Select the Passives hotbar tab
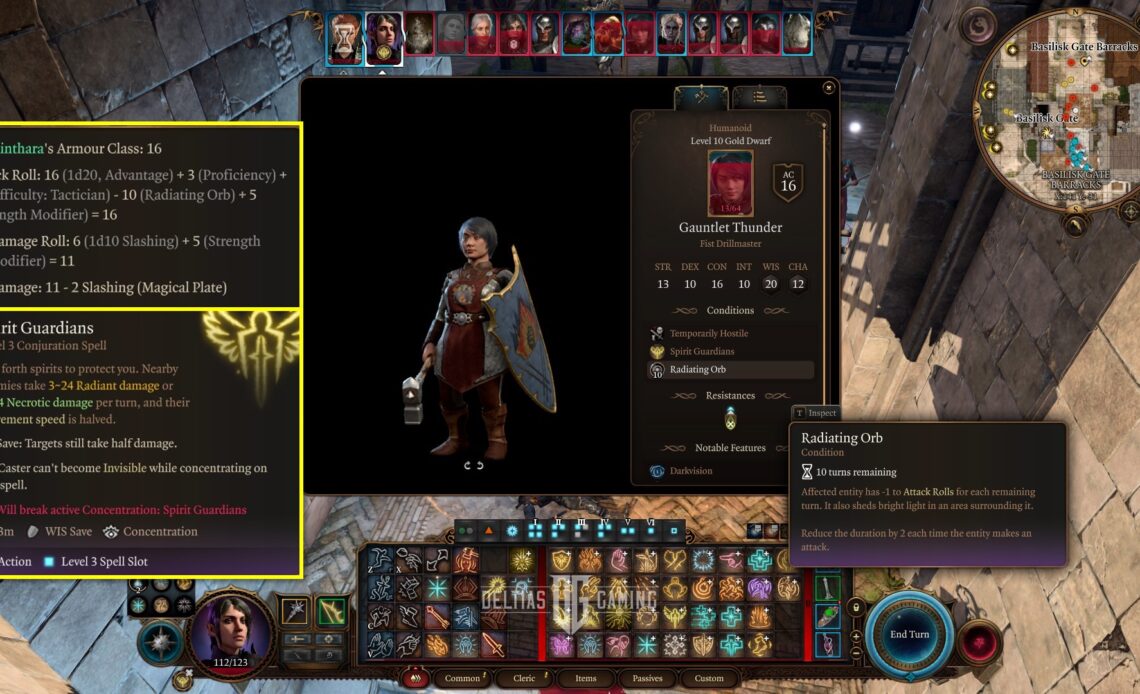This screenshot has height=694, width=1140. click(x=647, y=678)
